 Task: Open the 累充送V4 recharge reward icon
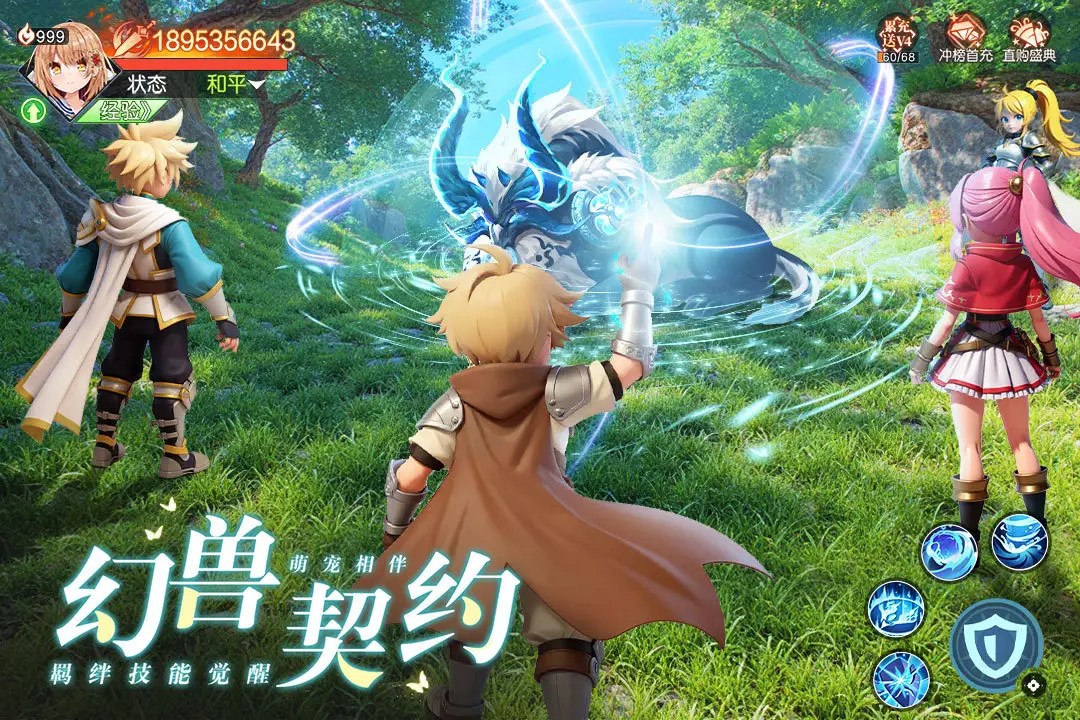point(897,40)
